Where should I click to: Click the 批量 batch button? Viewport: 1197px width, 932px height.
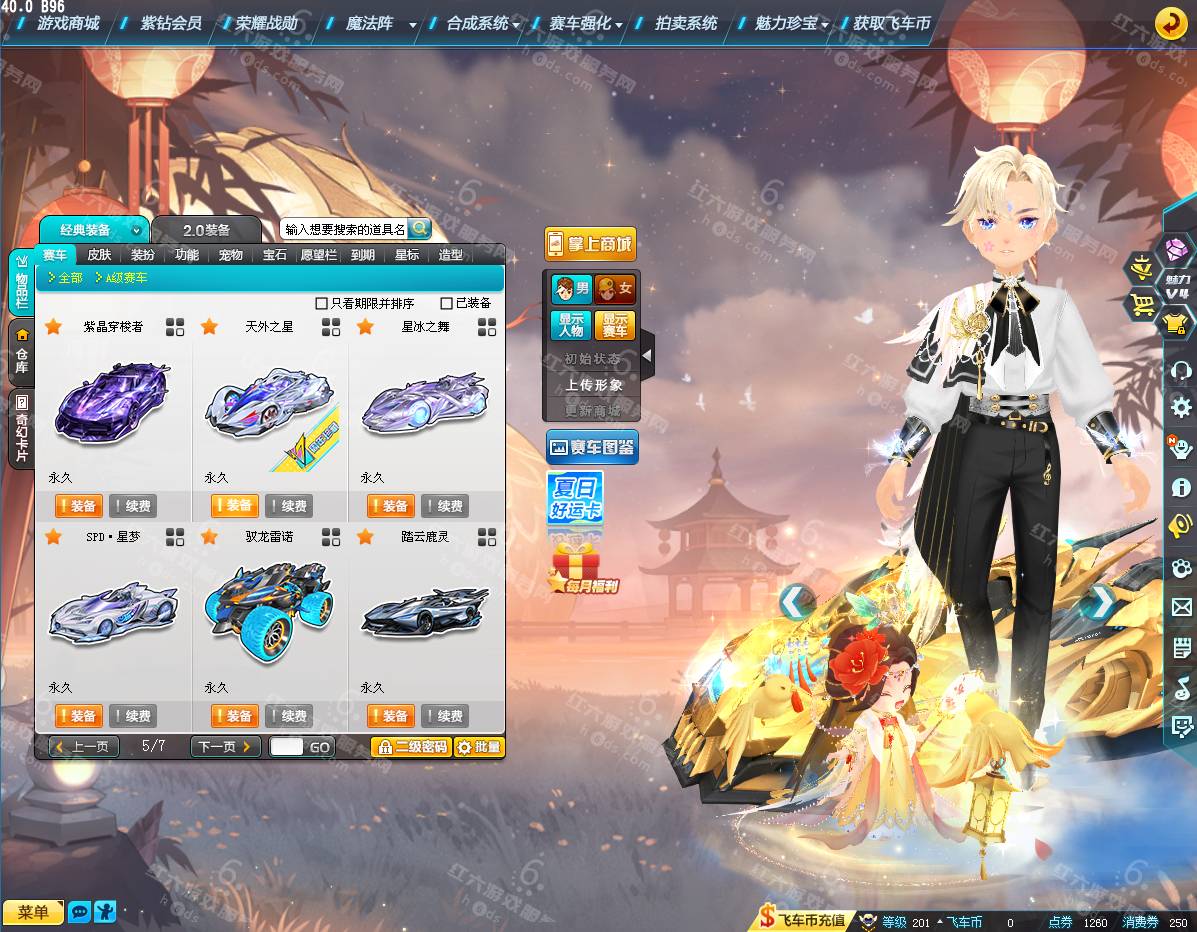479,747
